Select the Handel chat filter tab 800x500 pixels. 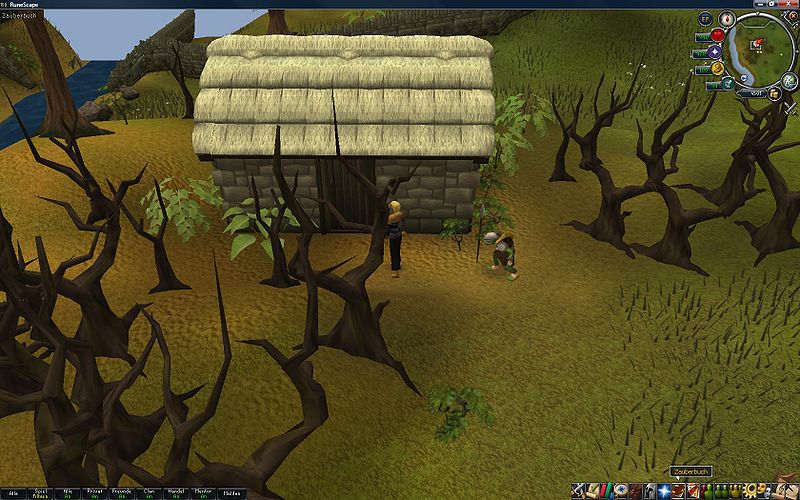coord(176,492)
